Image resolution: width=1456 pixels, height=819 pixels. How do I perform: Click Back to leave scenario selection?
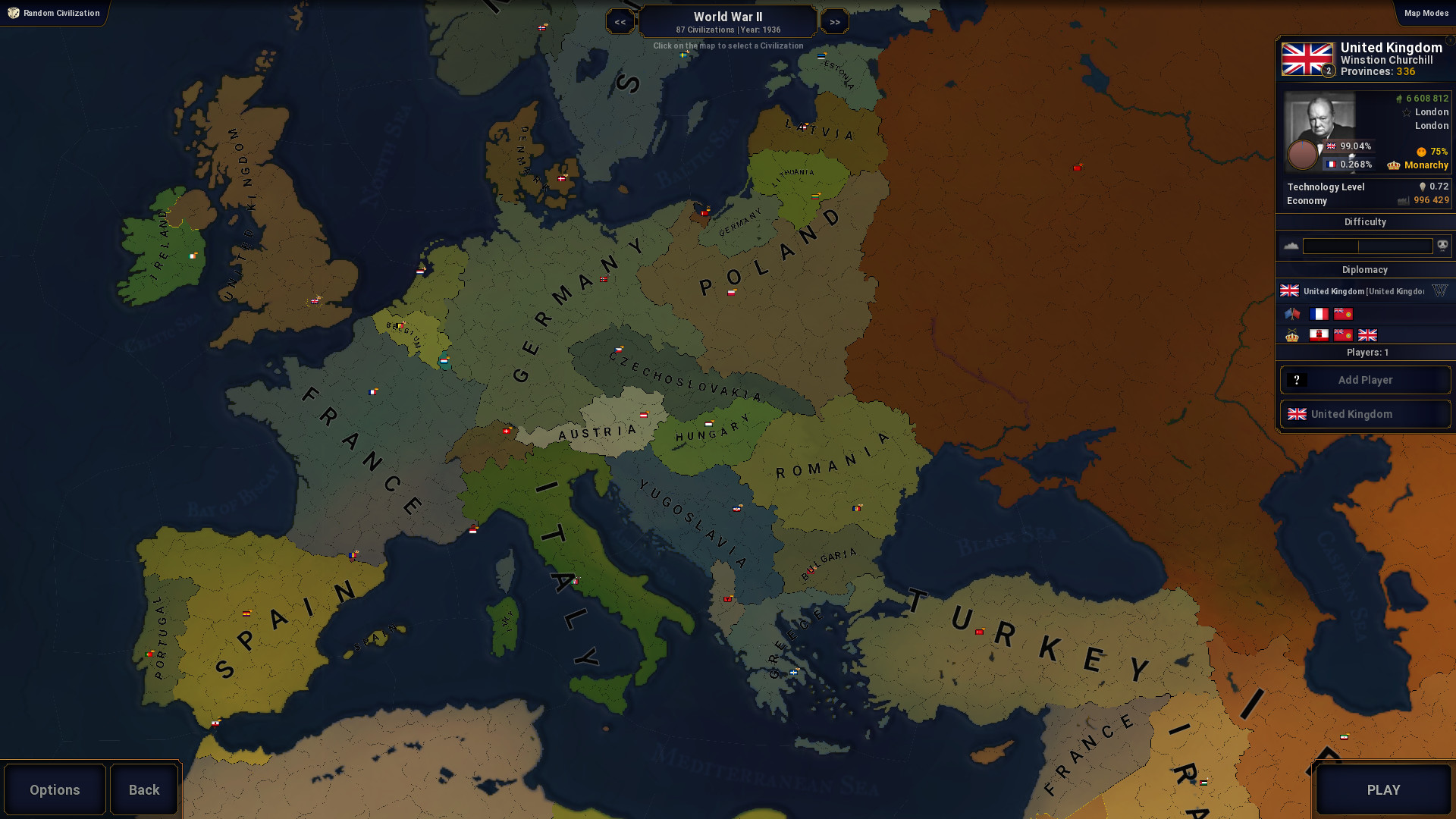click(143, 789)
